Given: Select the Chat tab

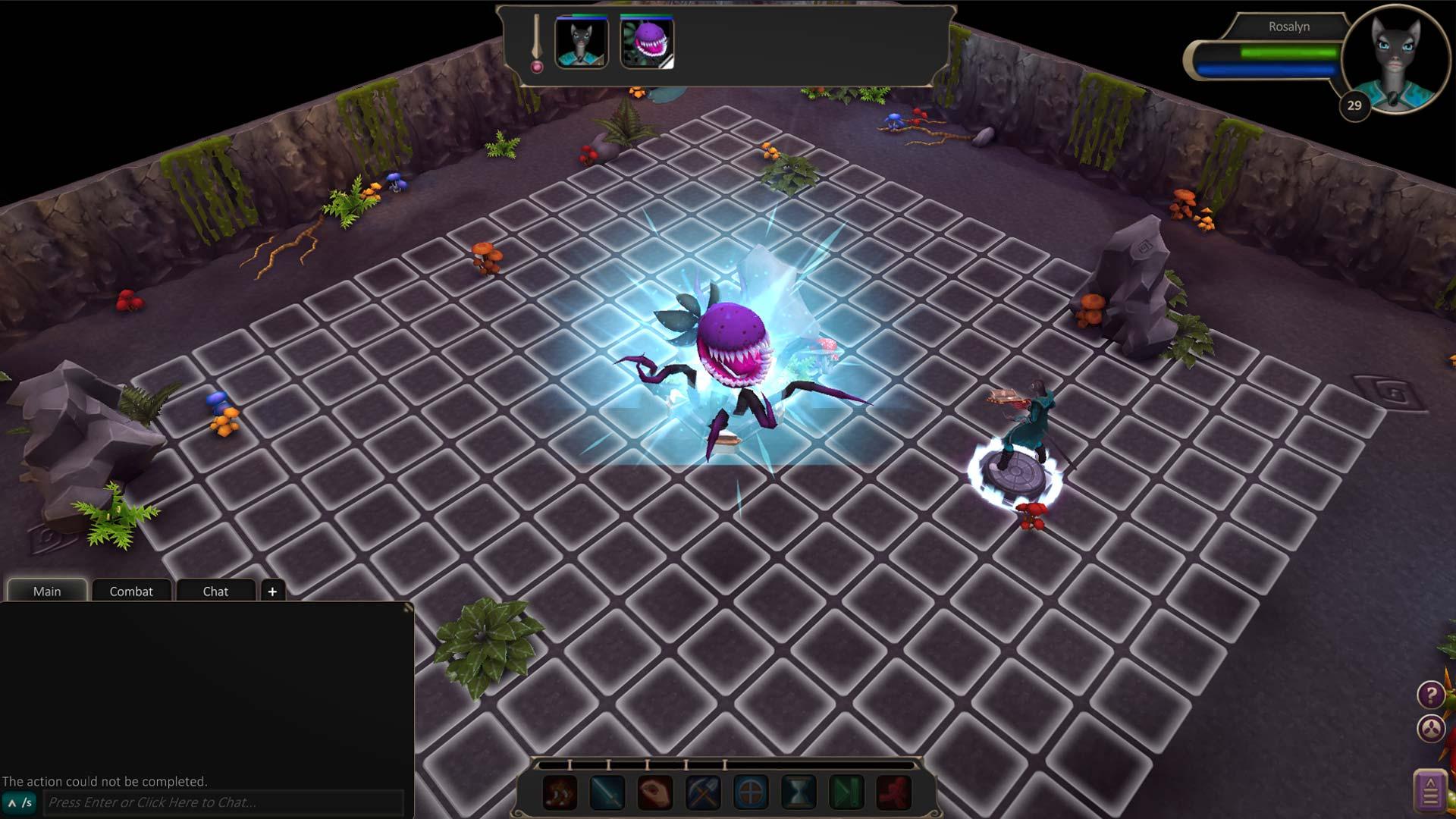Looking at the screenshot, I should (215, 591).
